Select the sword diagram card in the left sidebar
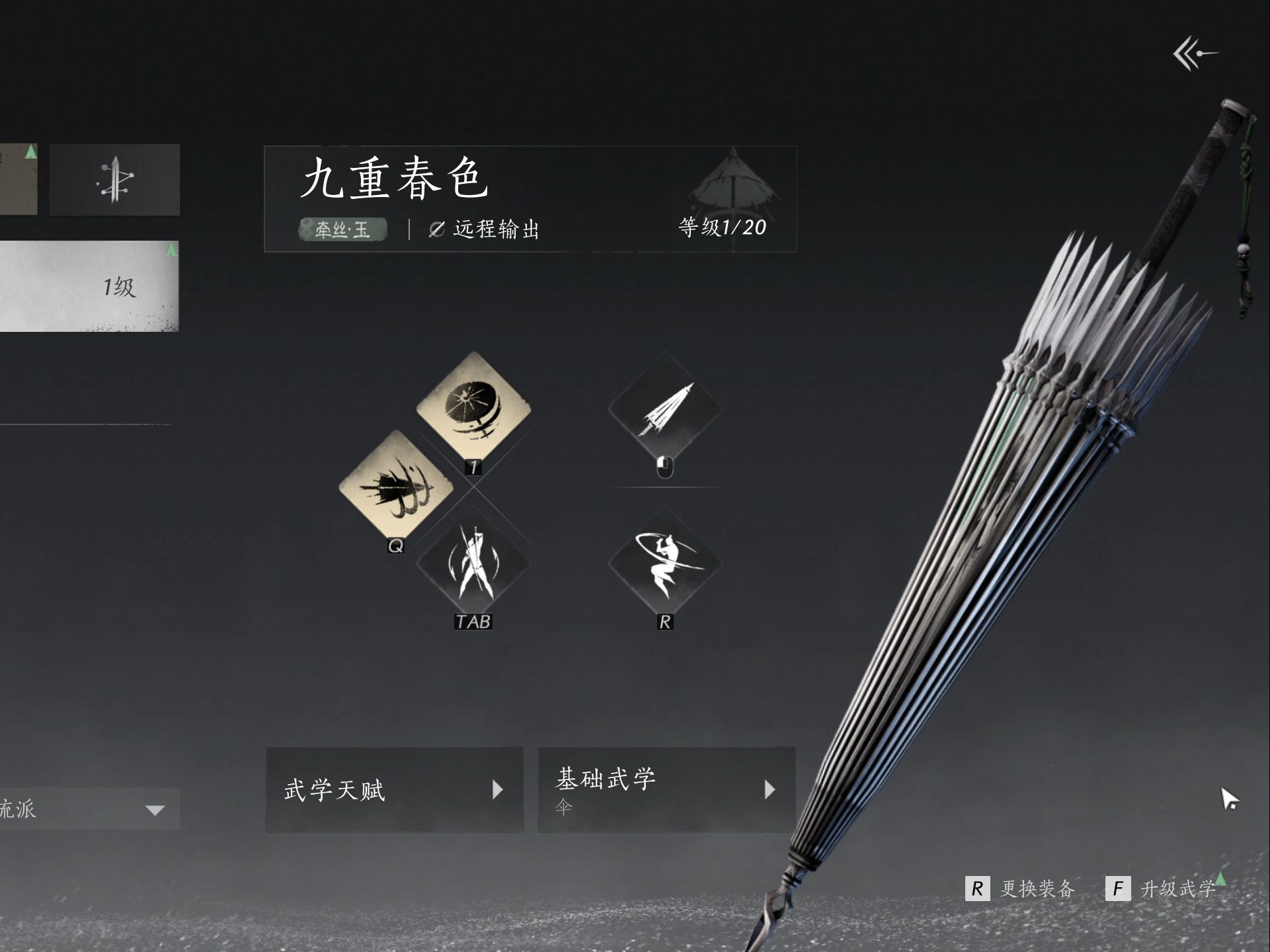The width and height of the screenshot is (1270, 952). [114, 179]
